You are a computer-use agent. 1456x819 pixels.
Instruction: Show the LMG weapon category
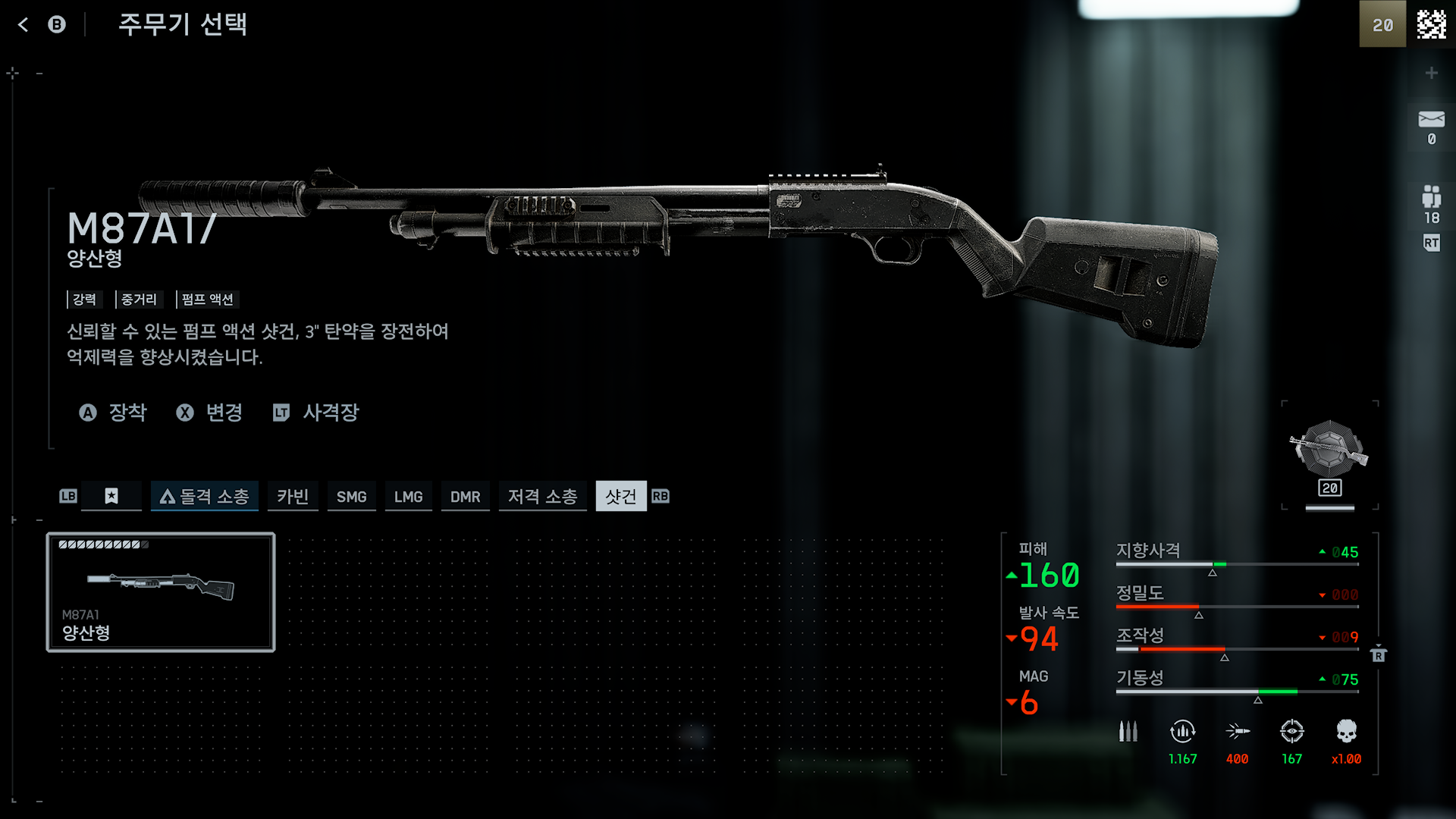pos(408,496)
